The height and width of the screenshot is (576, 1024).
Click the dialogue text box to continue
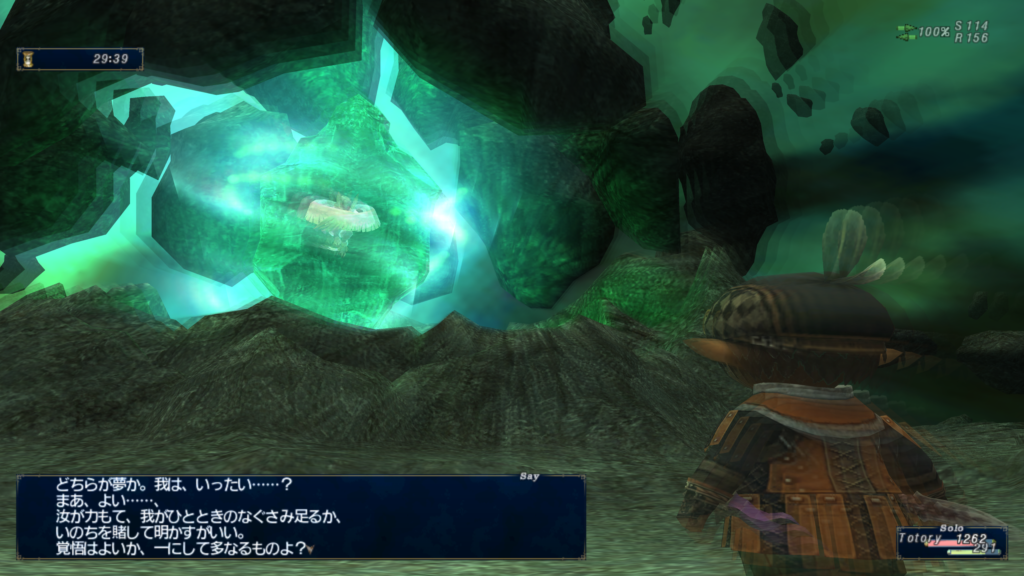pos(300,516)
